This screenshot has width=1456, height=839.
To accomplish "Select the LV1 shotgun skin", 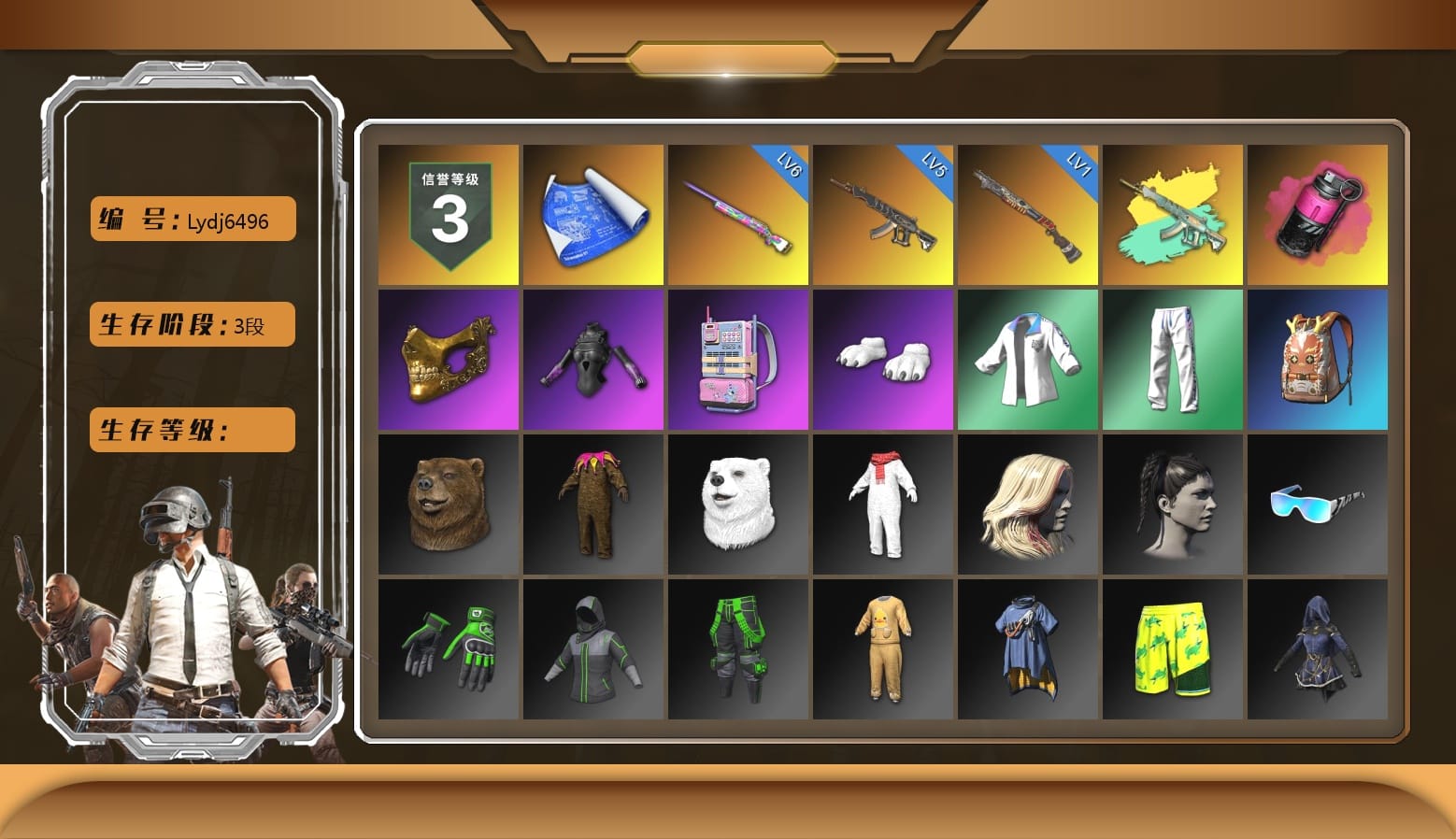I will pyautogui.click(x=1028, y=213).
